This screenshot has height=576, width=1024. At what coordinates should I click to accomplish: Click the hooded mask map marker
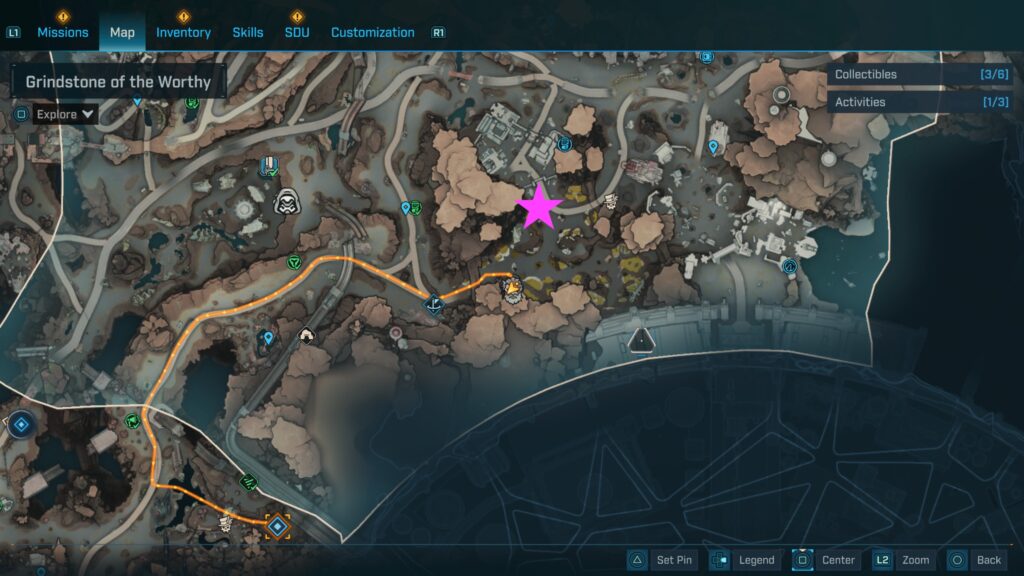click(288, 201)
